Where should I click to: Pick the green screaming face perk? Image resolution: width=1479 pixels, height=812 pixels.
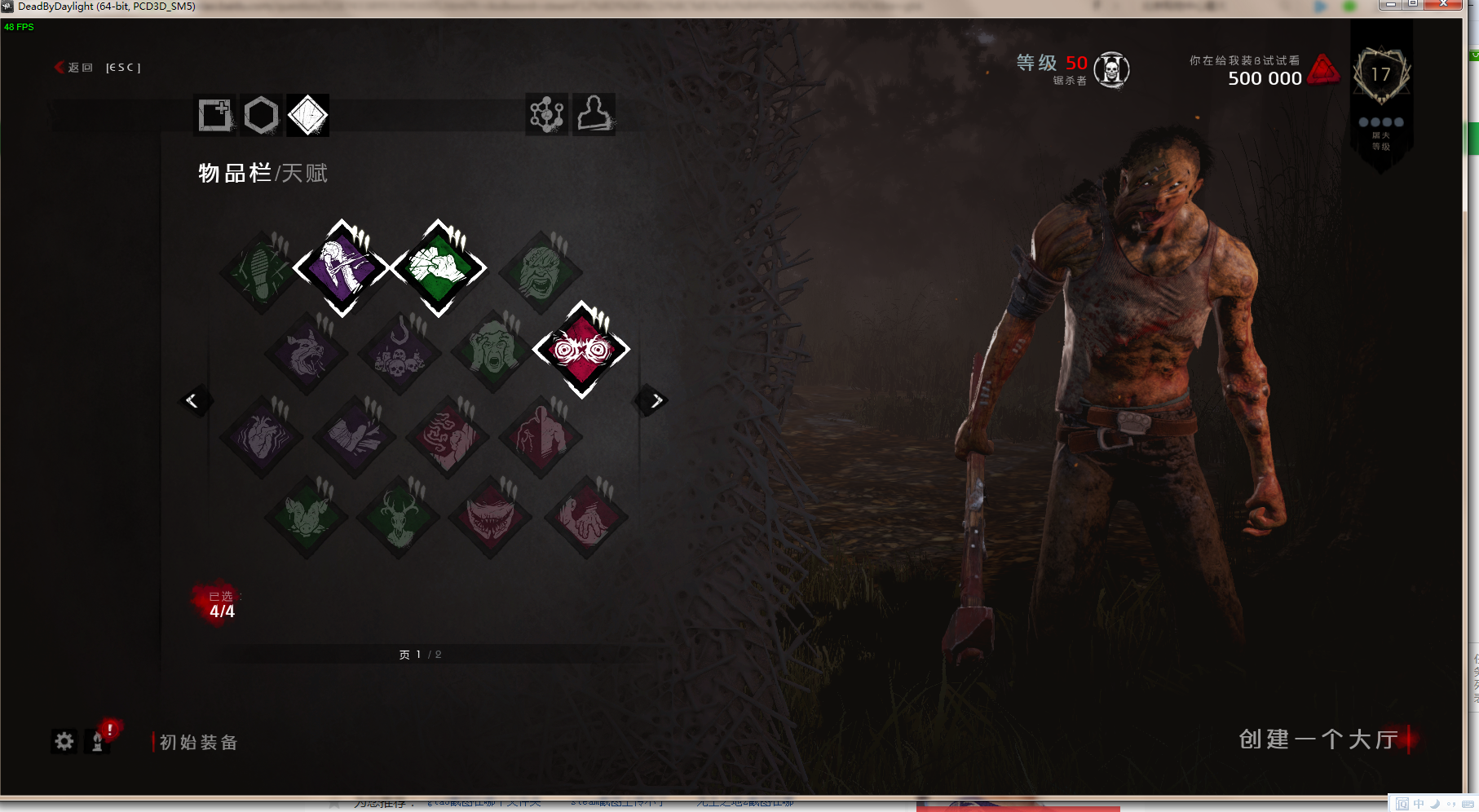click(x=492, y=351)
